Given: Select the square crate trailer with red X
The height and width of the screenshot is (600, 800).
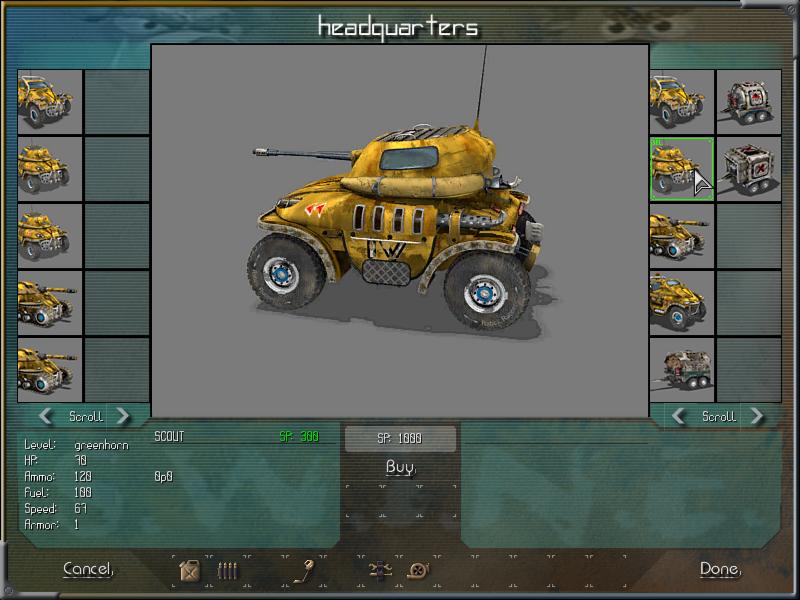Looking at the screenshot, I should coord(748,168).
